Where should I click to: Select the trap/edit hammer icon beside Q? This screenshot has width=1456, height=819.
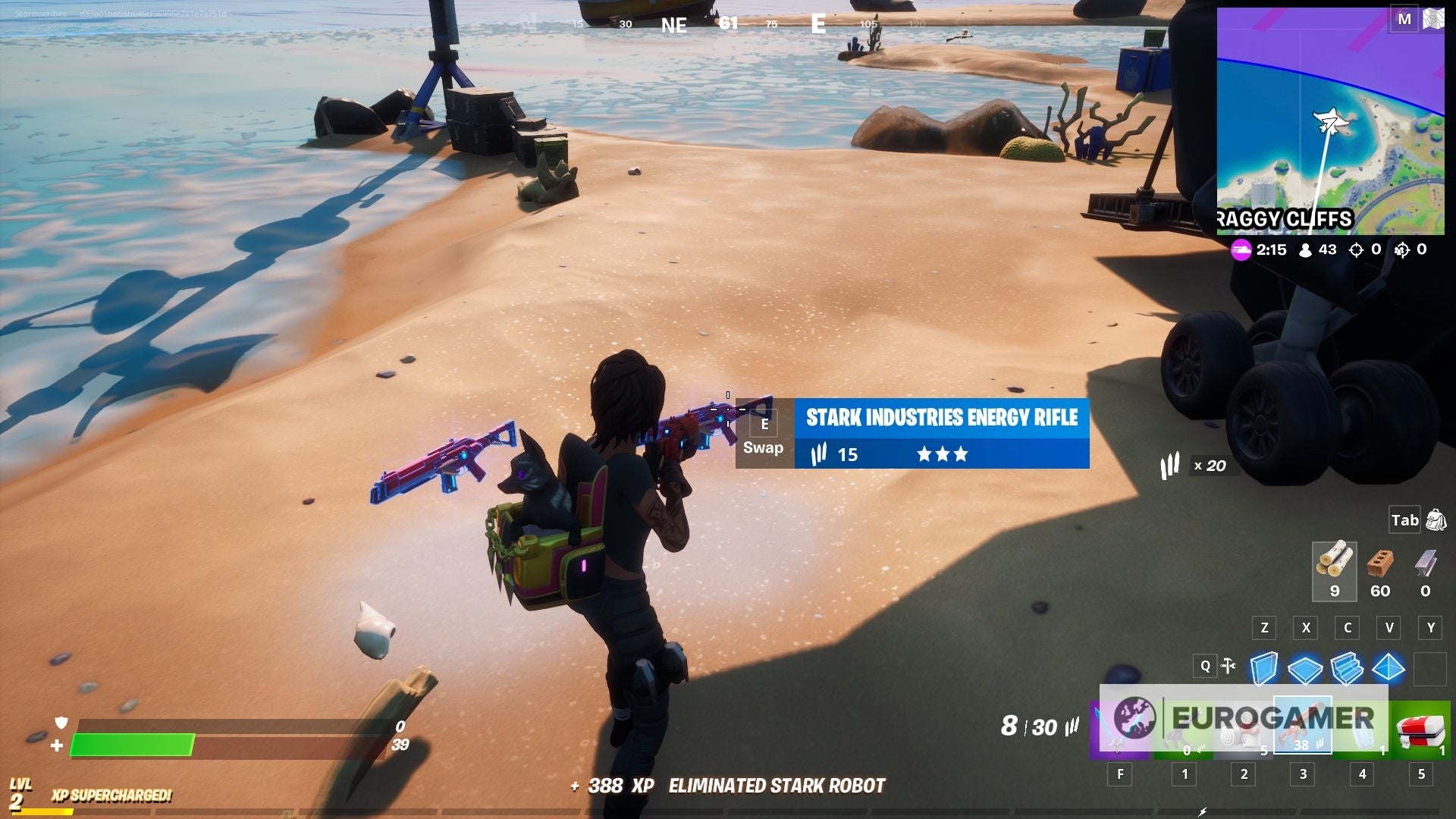[1228, 665]
